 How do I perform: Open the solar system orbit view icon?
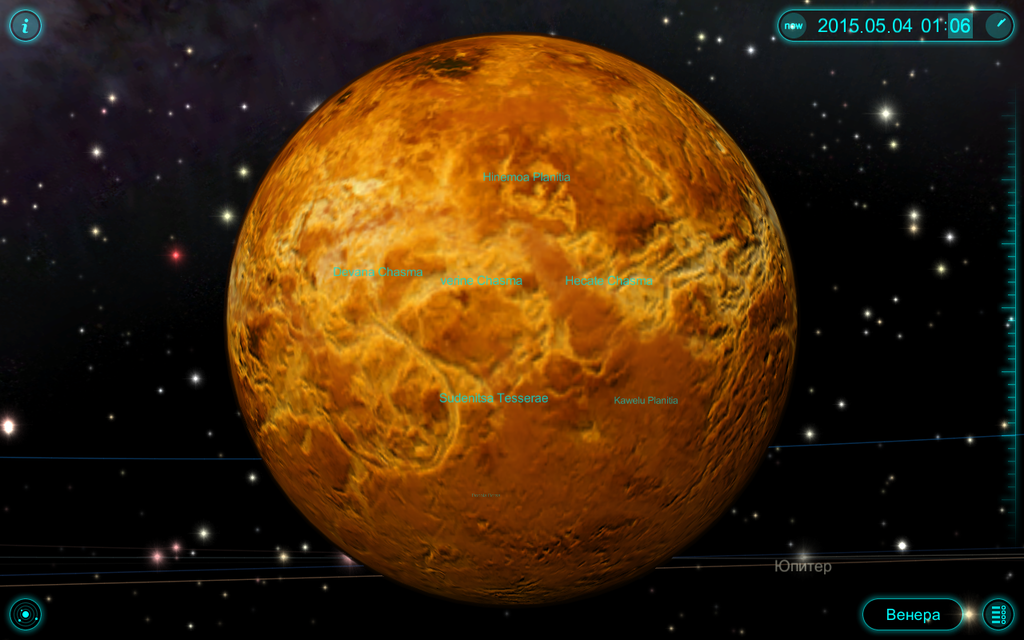25,614
